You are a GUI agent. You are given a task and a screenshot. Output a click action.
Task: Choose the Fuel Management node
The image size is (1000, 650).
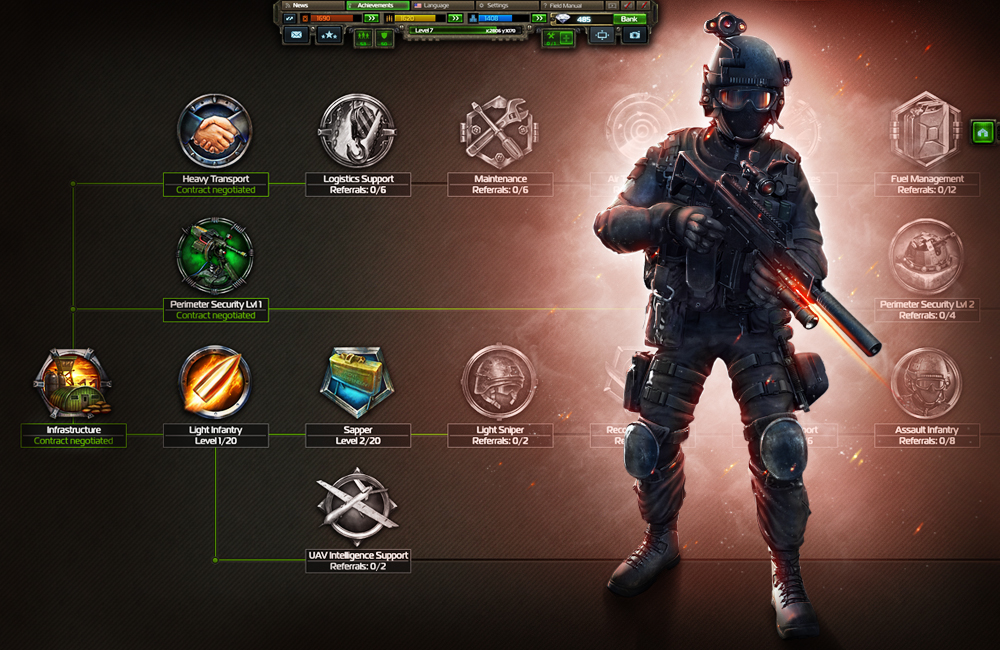click(926, 132)
